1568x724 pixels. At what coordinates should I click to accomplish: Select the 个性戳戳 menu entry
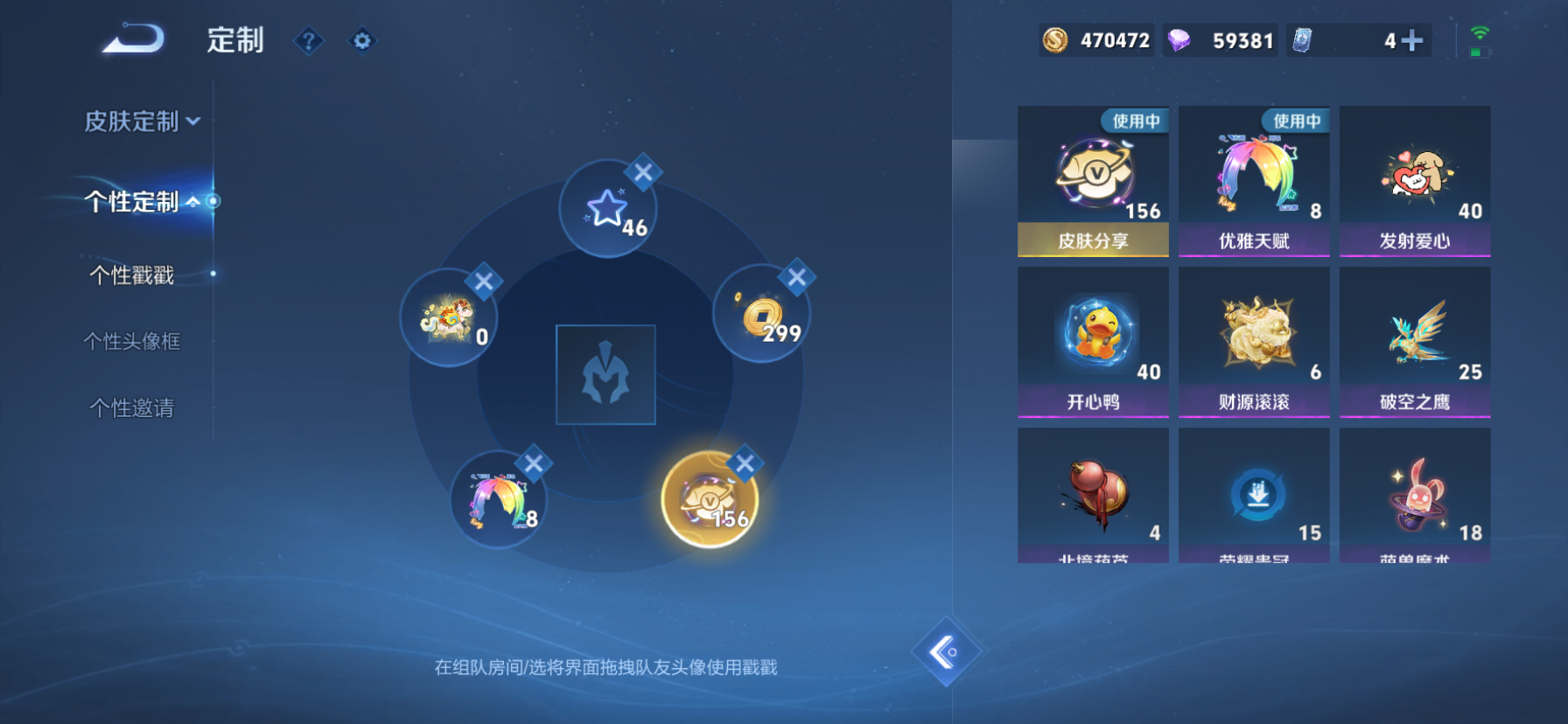point(132,275)
